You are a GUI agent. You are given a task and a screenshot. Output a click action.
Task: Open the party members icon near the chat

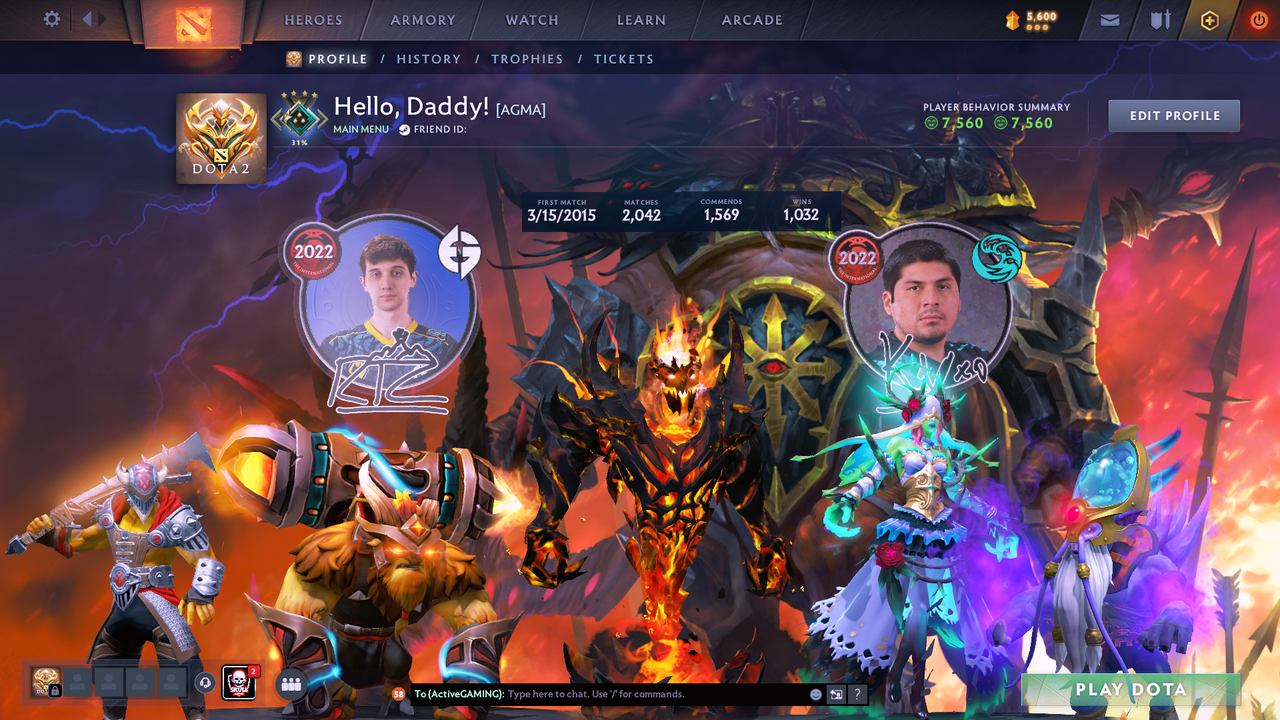pos(291,684)
